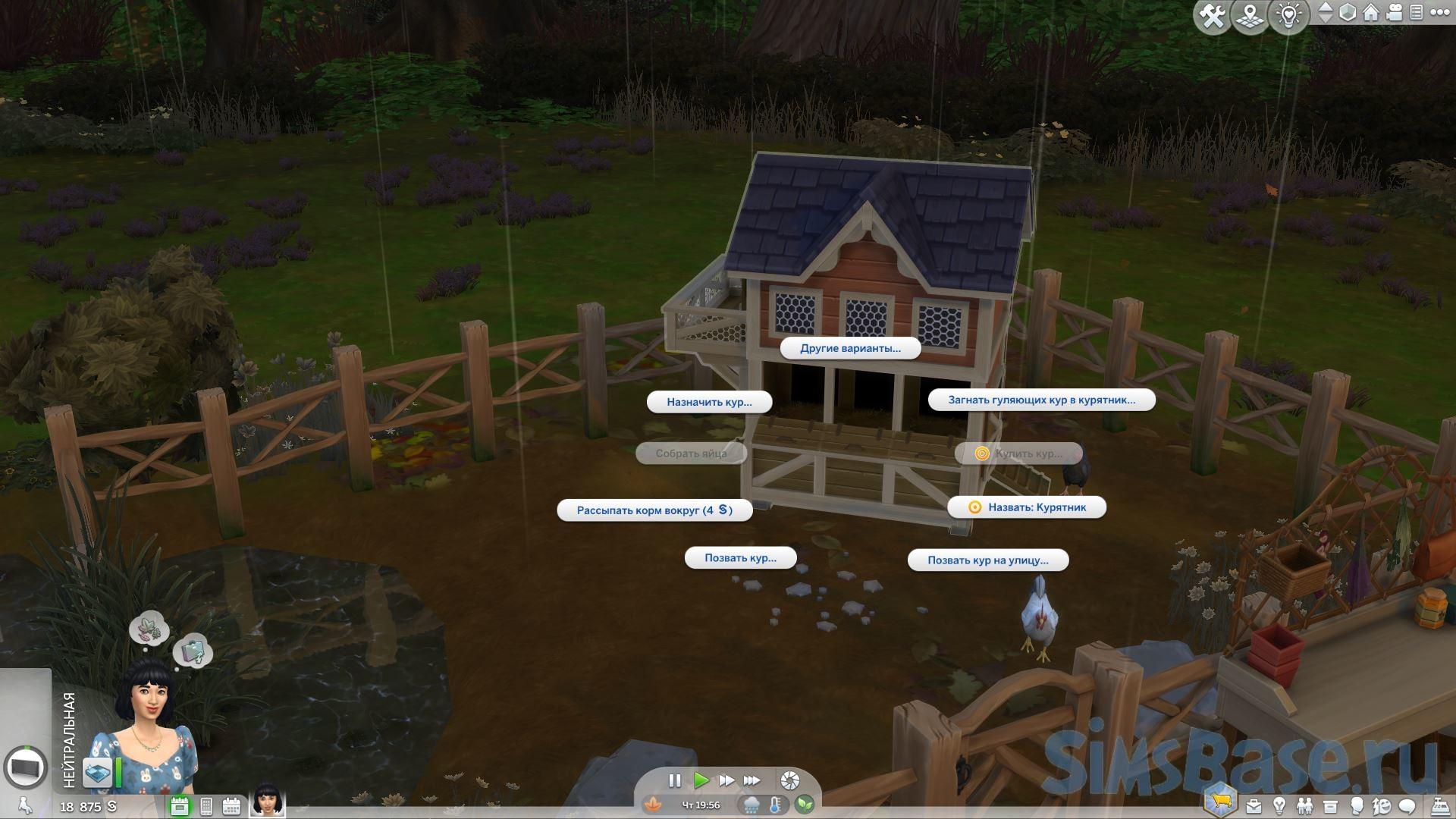Open the world map travel icon
The width and height of the screenshot is (1456, 819).
point(1250,16)
